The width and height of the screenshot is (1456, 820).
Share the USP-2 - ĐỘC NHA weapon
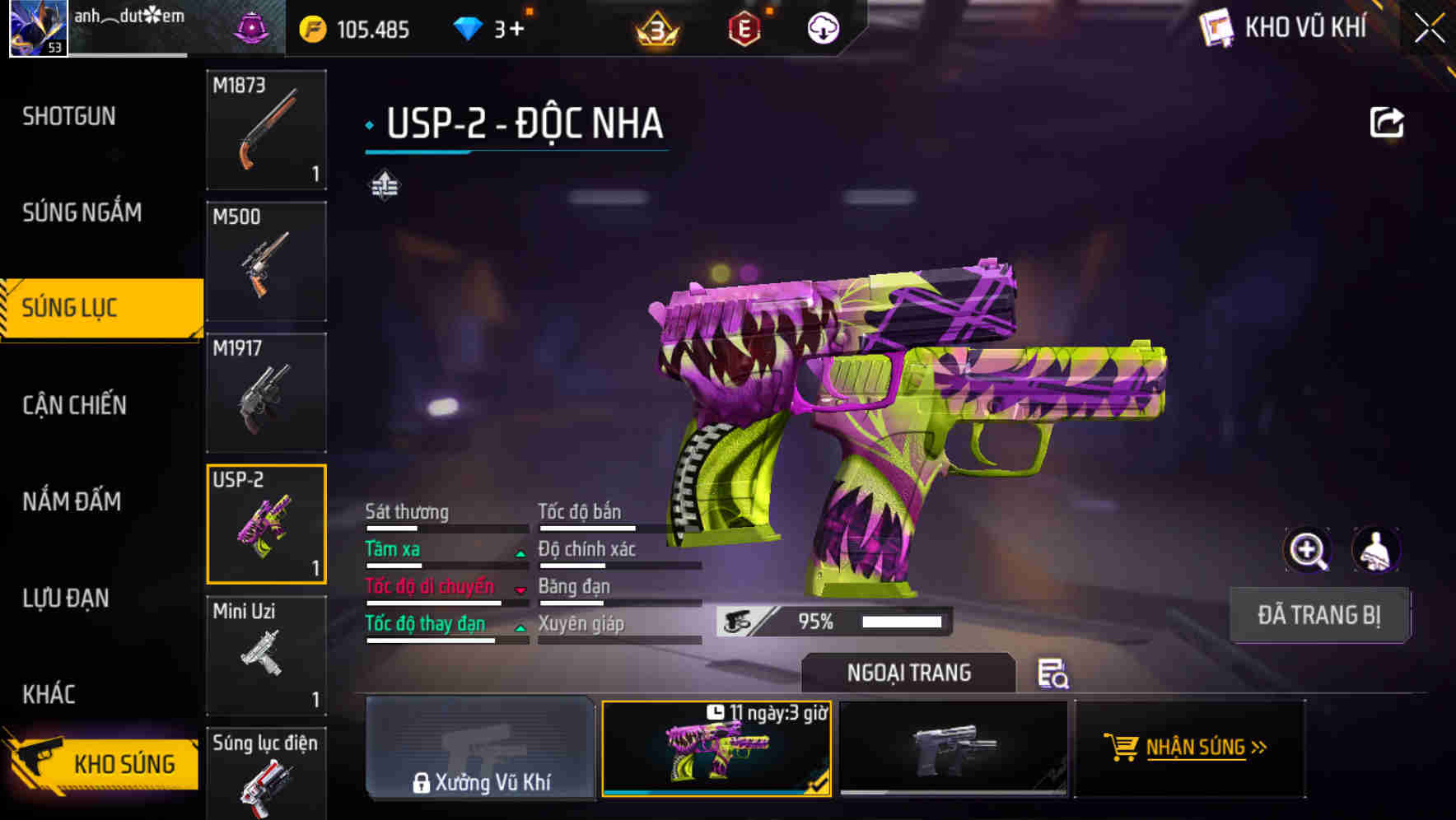click(x=1388, y=122)
